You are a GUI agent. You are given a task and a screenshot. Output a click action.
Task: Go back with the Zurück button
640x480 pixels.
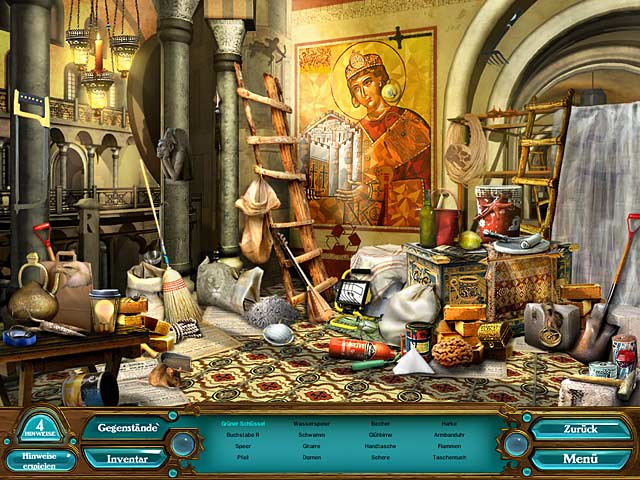tap(581, 428)
